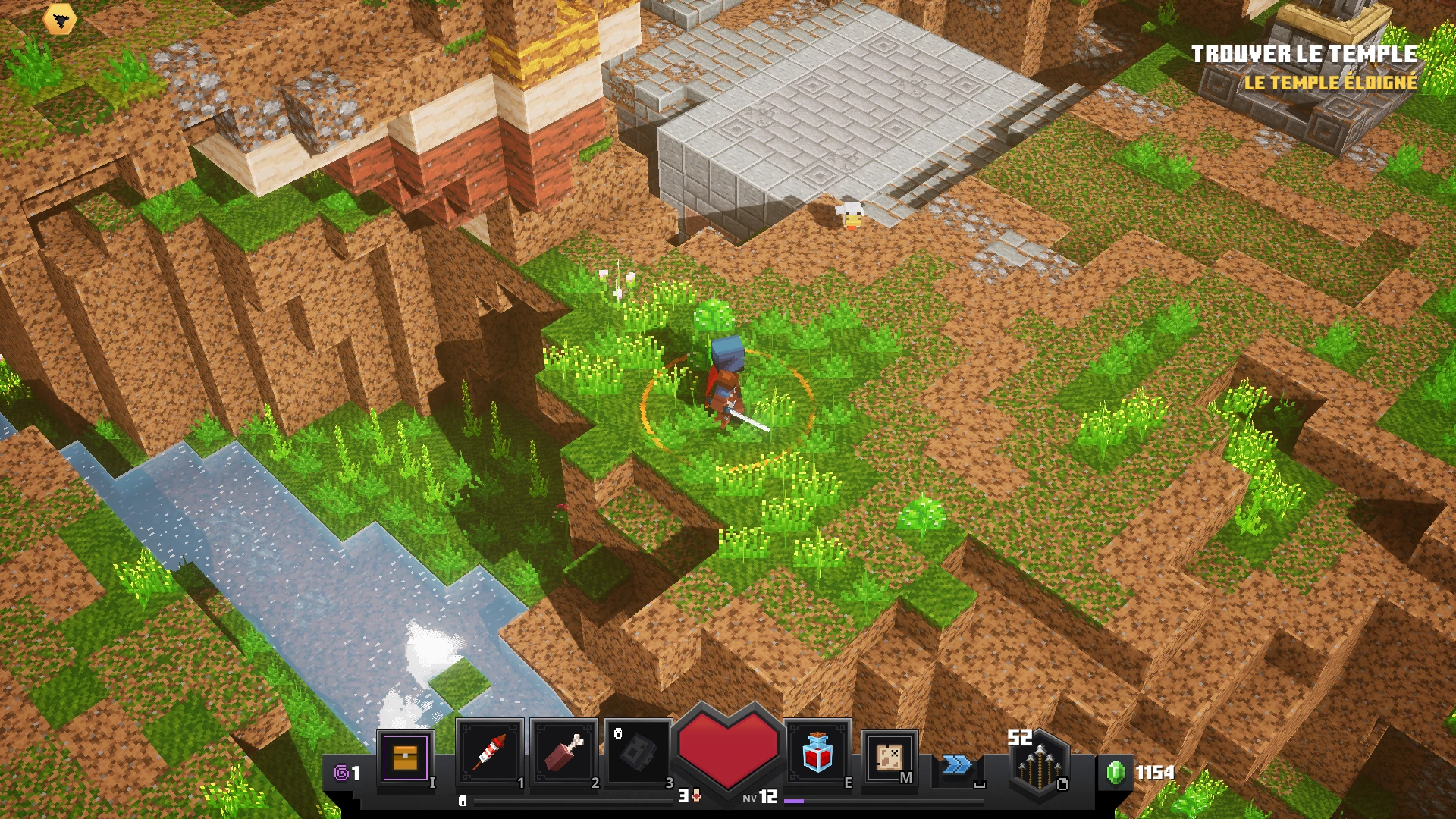Click the yellow hexagonal bat badge
Image resolution: width=1456 pixels, height=819 pixels.
coord(61,19)
